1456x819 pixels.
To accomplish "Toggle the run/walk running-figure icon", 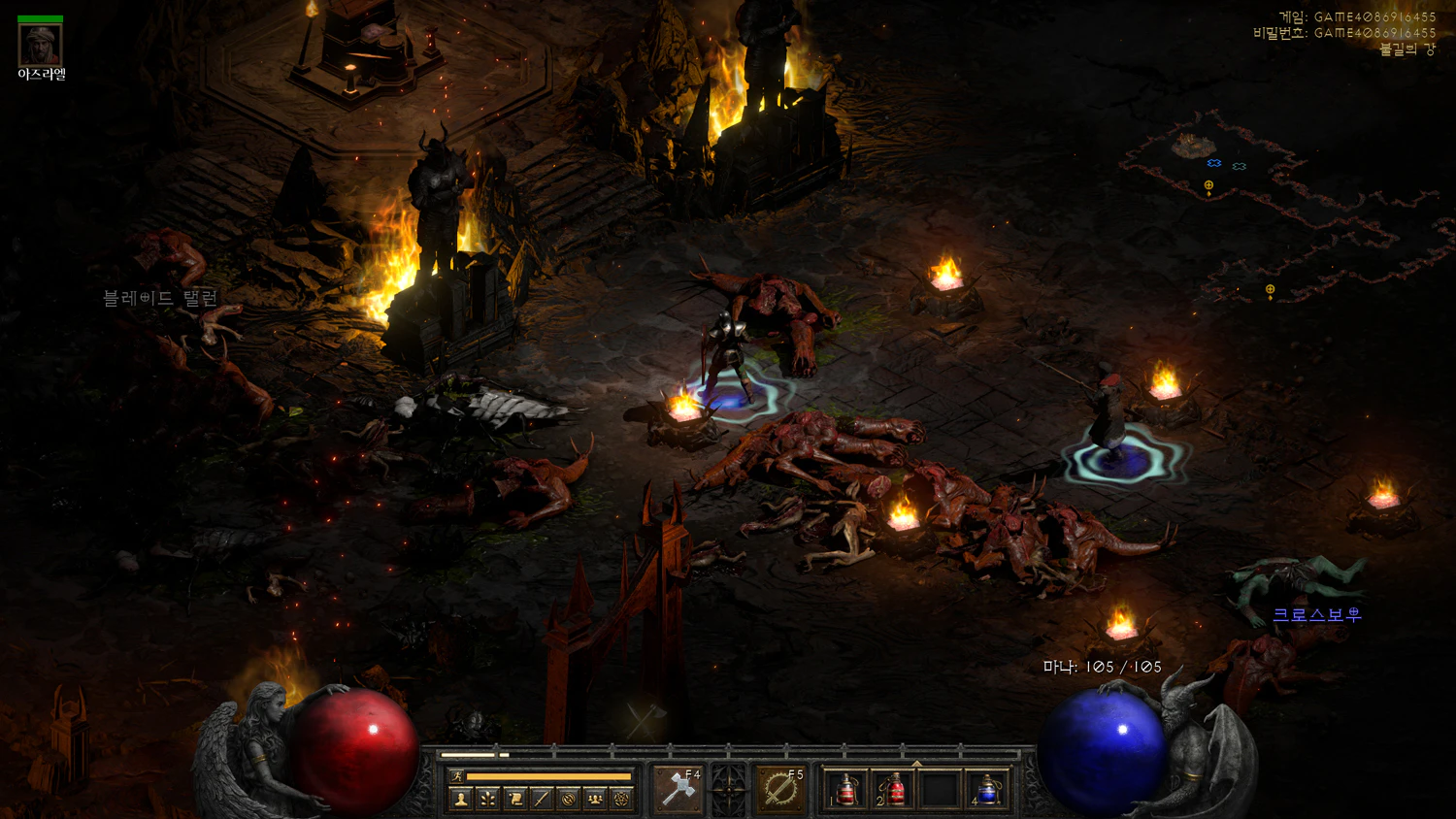I will click(456, 776).
